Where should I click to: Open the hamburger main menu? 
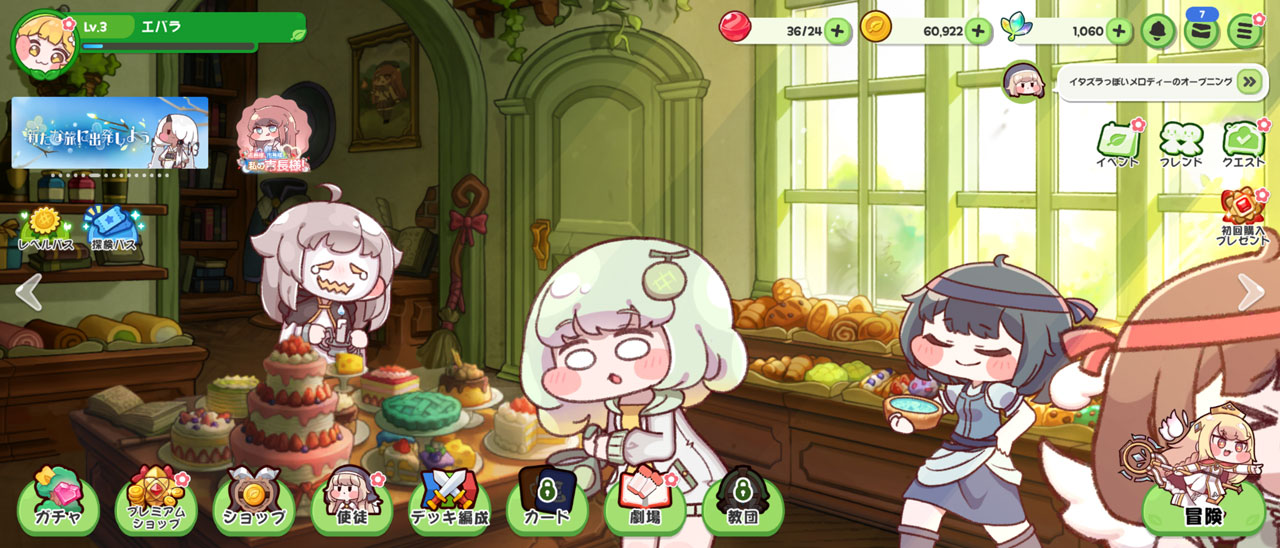(x=1244, y=31)
